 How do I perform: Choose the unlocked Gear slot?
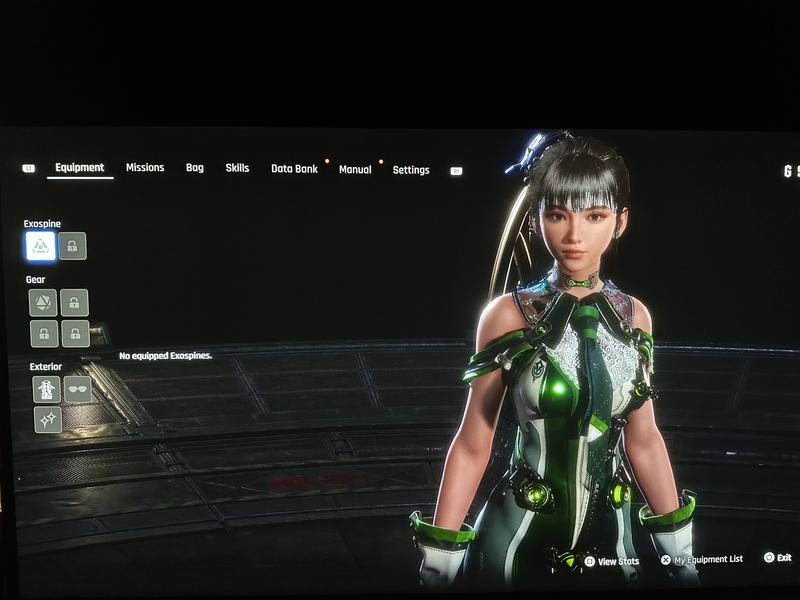[43, 302]
